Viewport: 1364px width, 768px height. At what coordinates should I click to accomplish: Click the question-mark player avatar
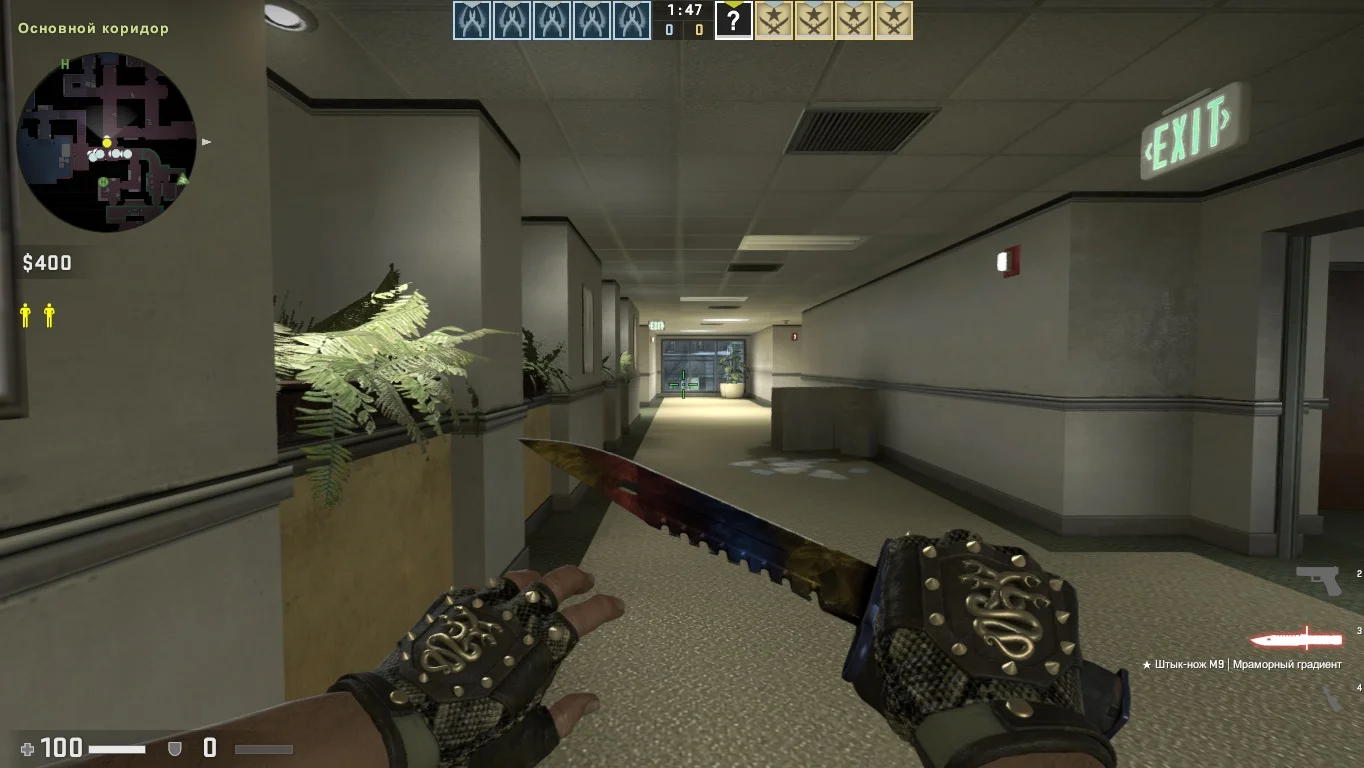(x=734, y=22)
